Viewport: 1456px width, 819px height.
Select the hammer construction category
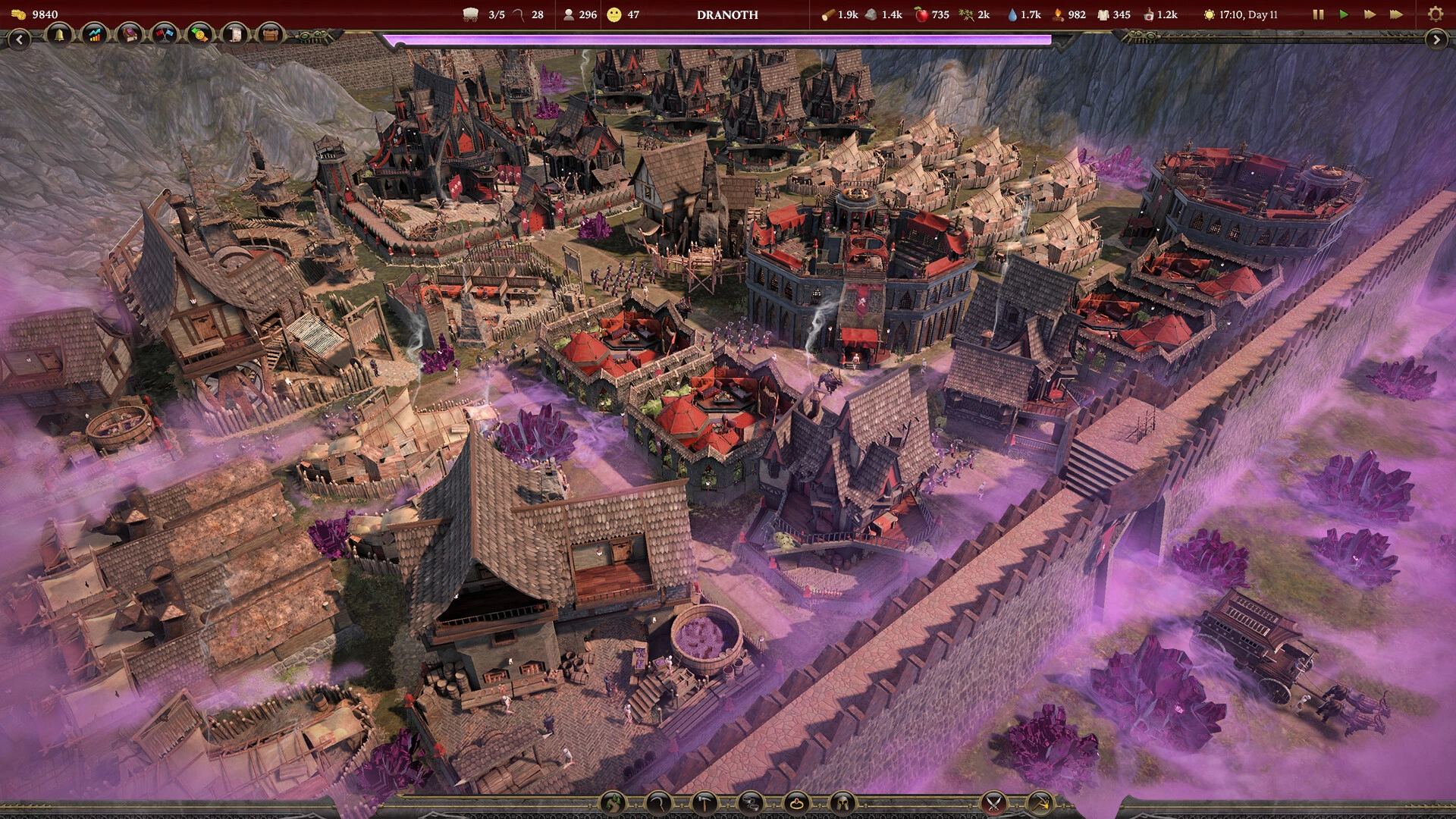click(705, 802)
